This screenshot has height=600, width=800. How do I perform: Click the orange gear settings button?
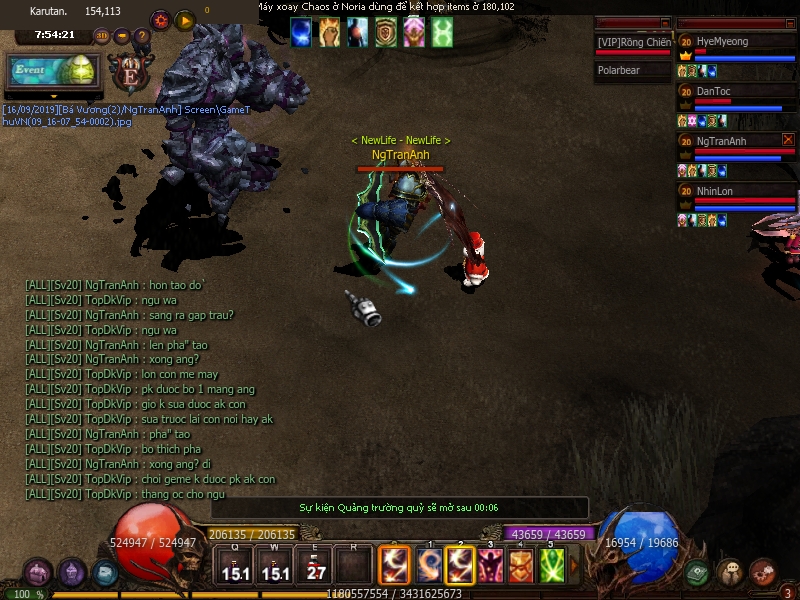(x=160, y=19)
